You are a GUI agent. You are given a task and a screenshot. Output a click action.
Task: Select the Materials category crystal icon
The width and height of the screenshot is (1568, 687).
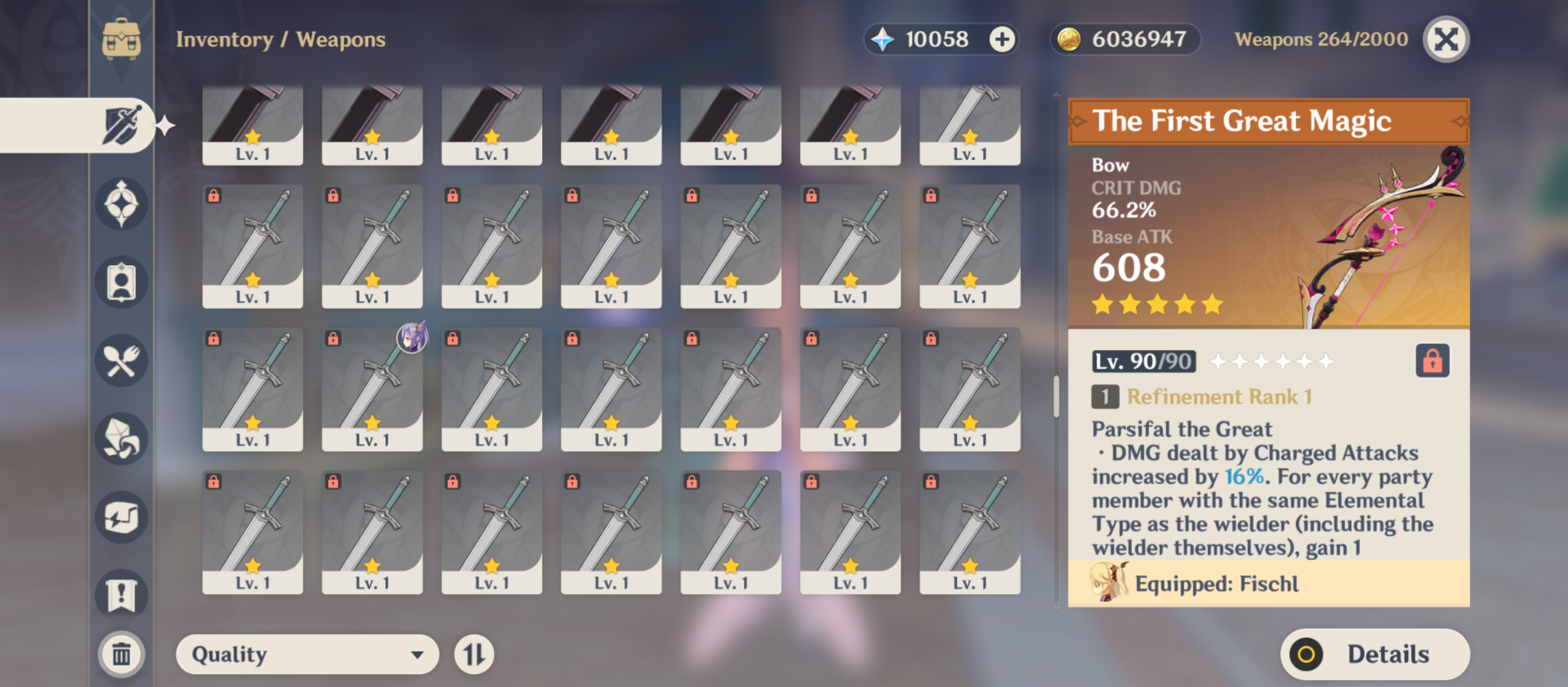click(x=122, y=439)
